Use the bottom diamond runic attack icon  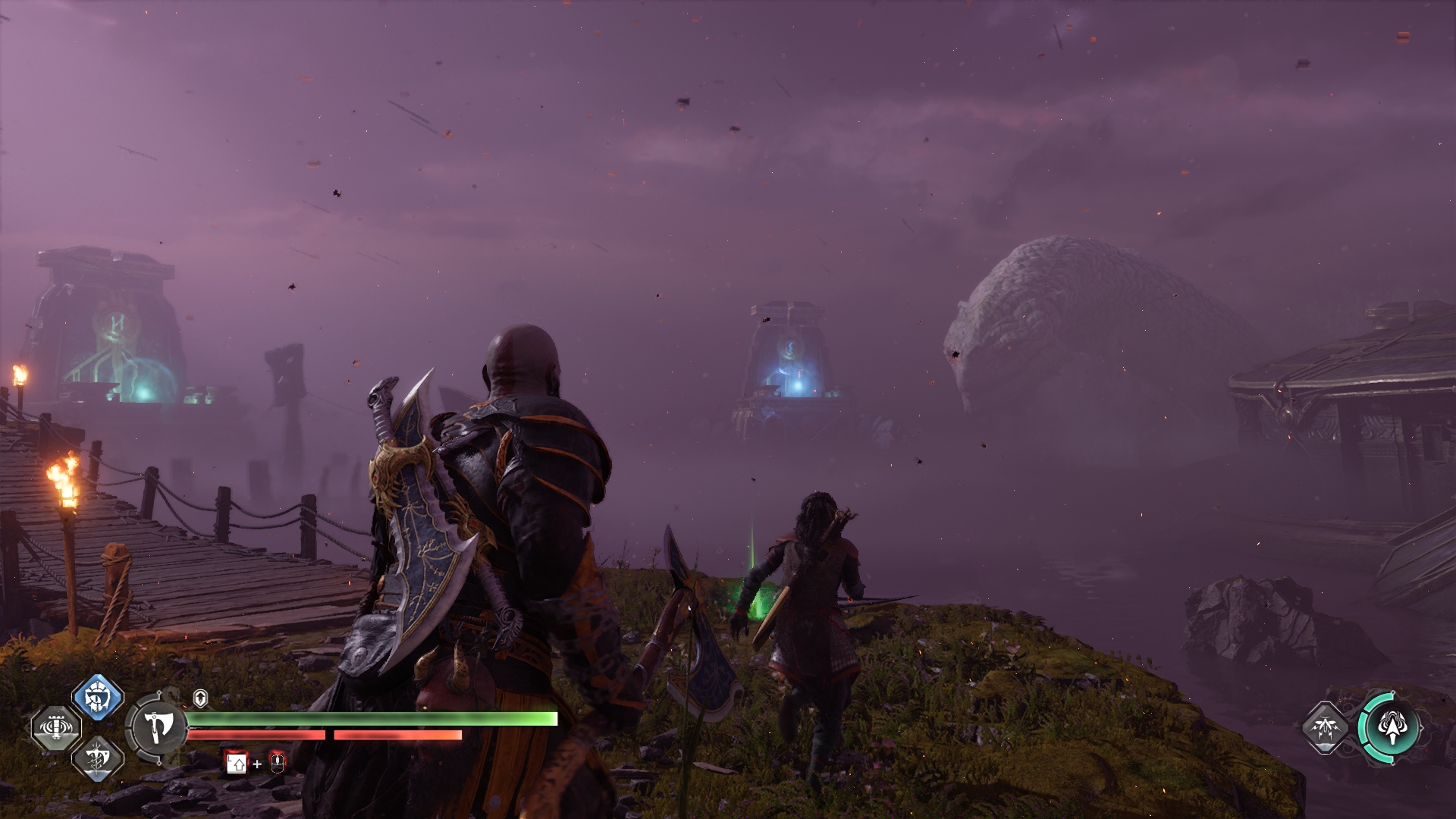[98, 757]
